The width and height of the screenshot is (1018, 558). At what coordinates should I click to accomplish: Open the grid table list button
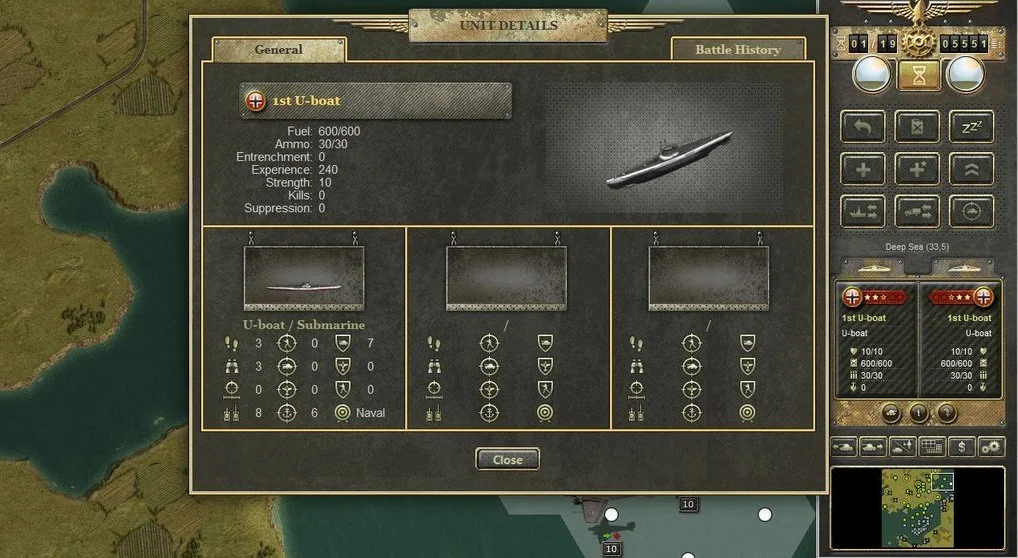pyautogui.click(x=932, y=446)
